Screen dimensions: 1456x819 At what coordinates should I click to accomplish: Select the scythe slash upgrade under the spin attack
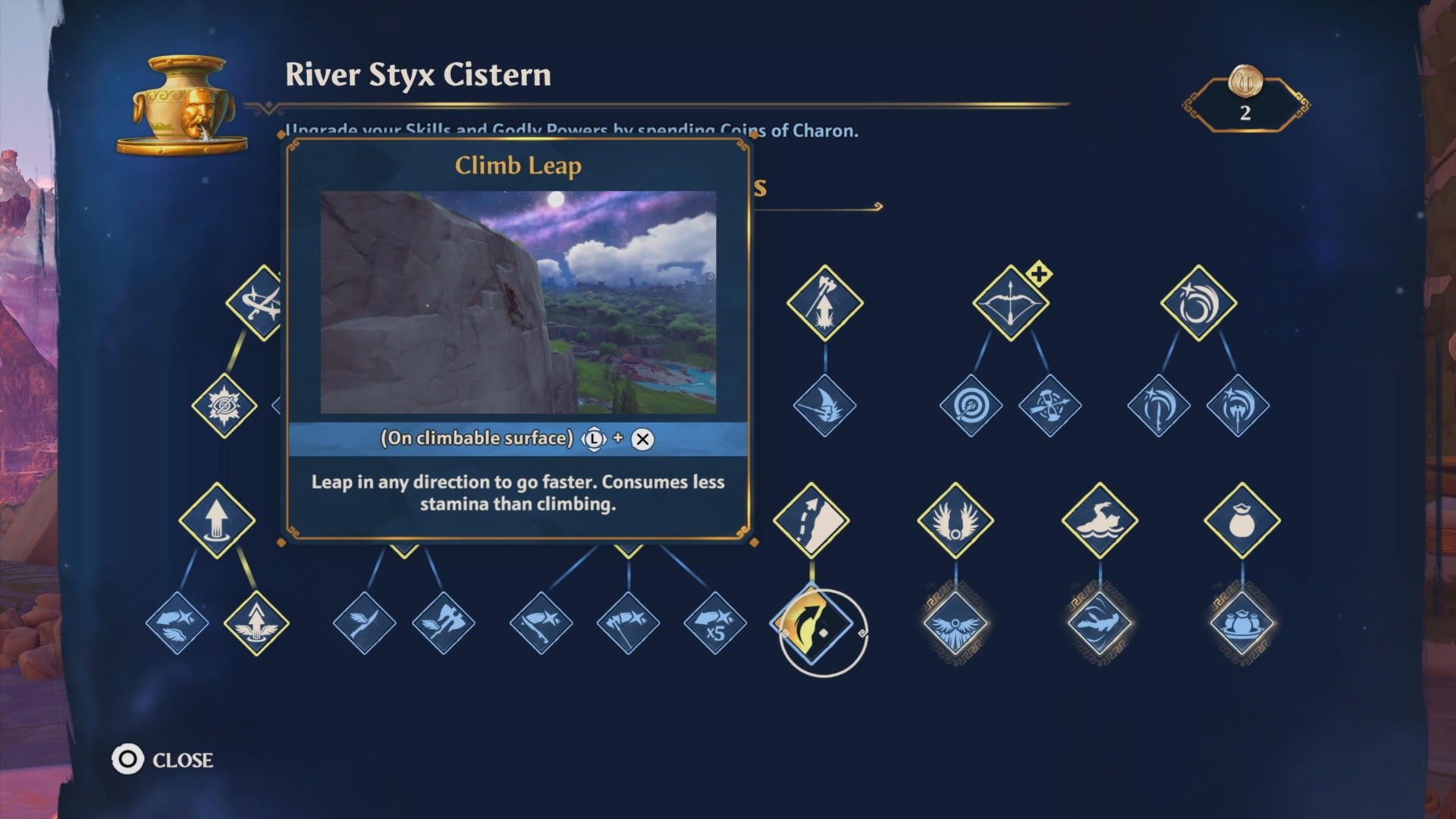click(1158, 404)
